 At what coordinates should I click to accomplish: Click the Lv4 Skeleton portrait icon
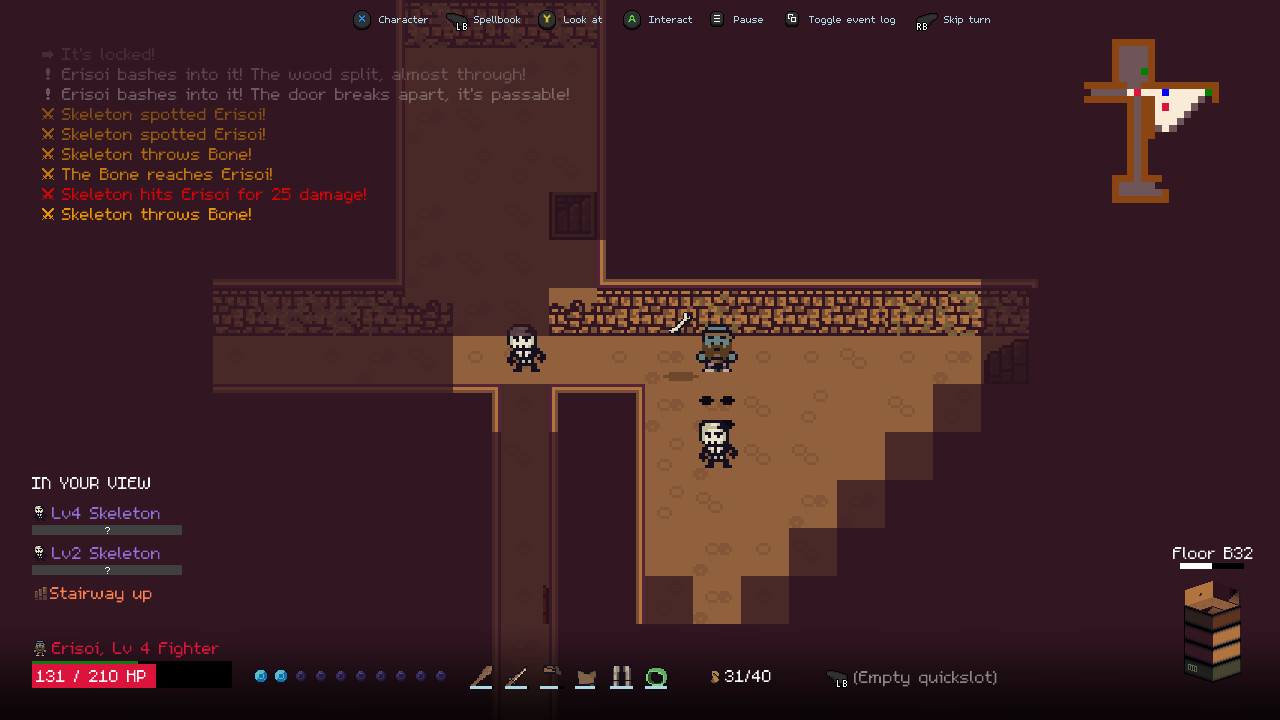(38, 512)
